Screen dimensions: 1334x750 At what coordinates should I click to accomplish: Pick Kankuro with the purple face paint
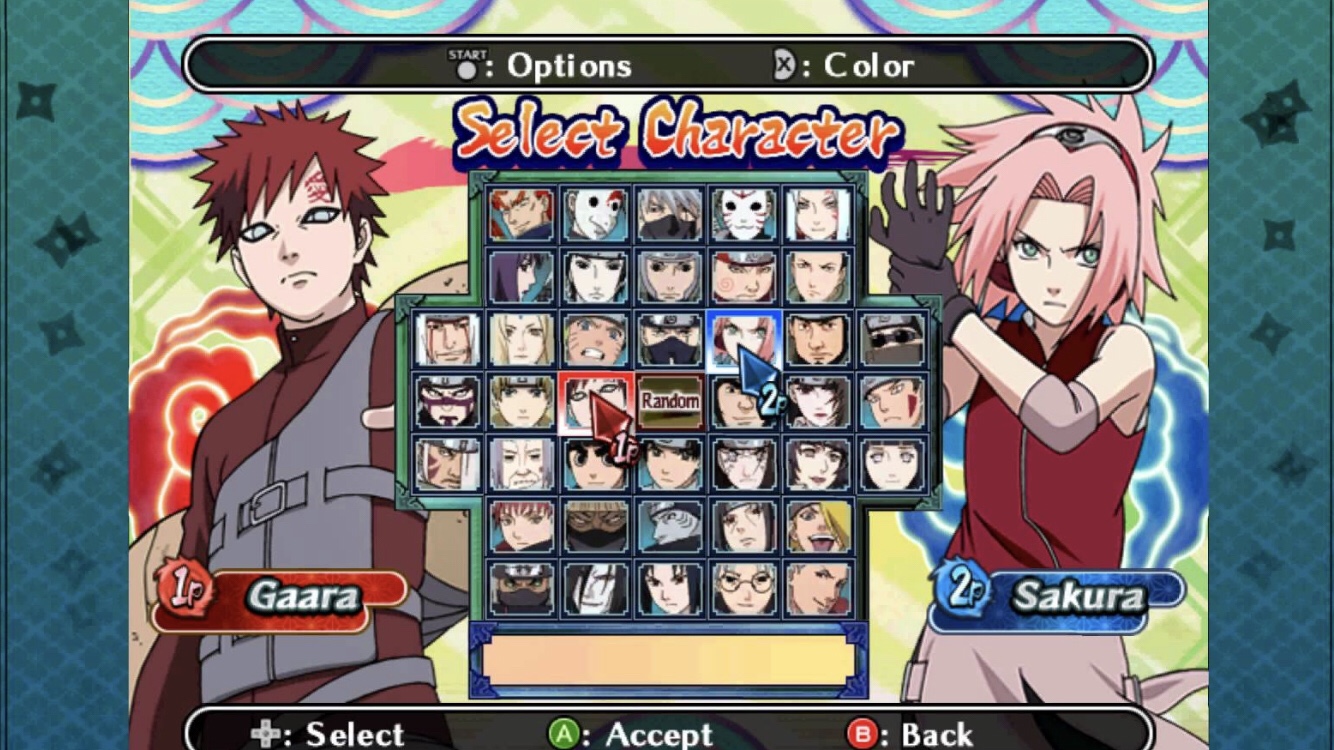point(447,402)
